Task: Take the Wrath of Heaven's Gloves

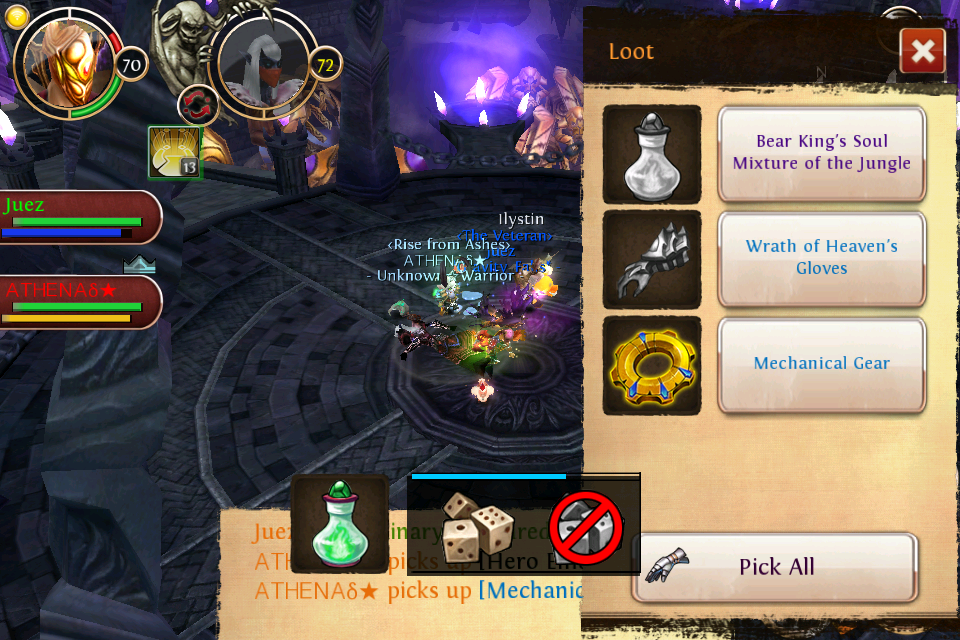Action: pyautogui.click(x=821, y=258)
